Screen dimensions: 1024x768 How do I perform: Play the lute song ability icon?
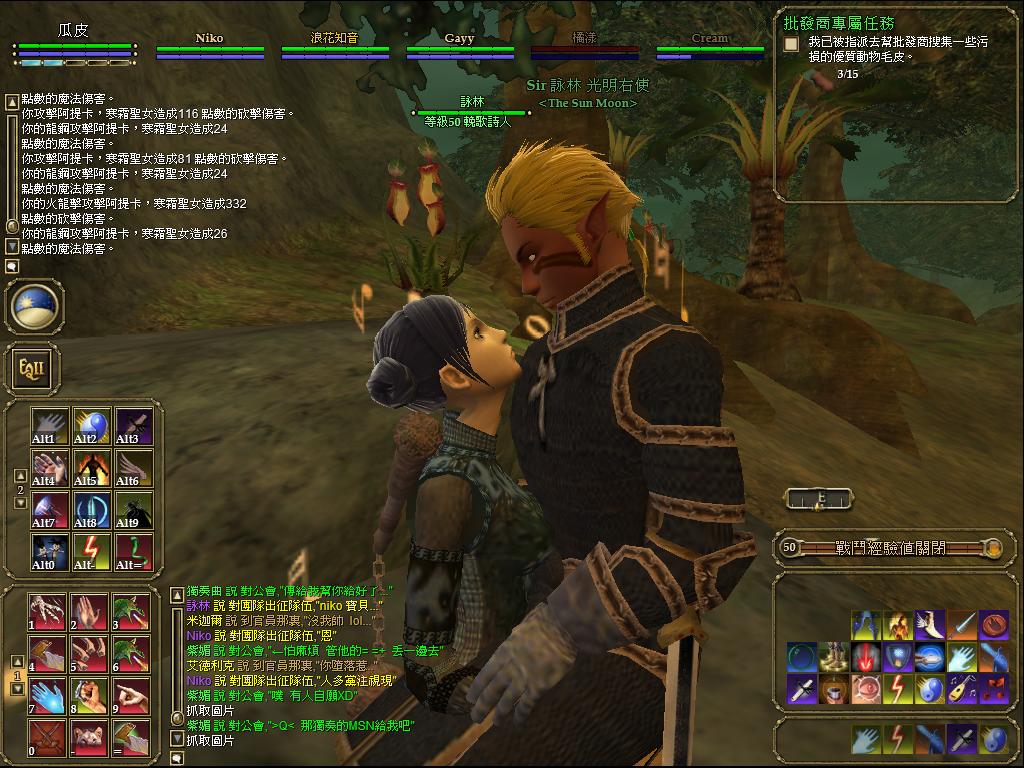[962, 689]
